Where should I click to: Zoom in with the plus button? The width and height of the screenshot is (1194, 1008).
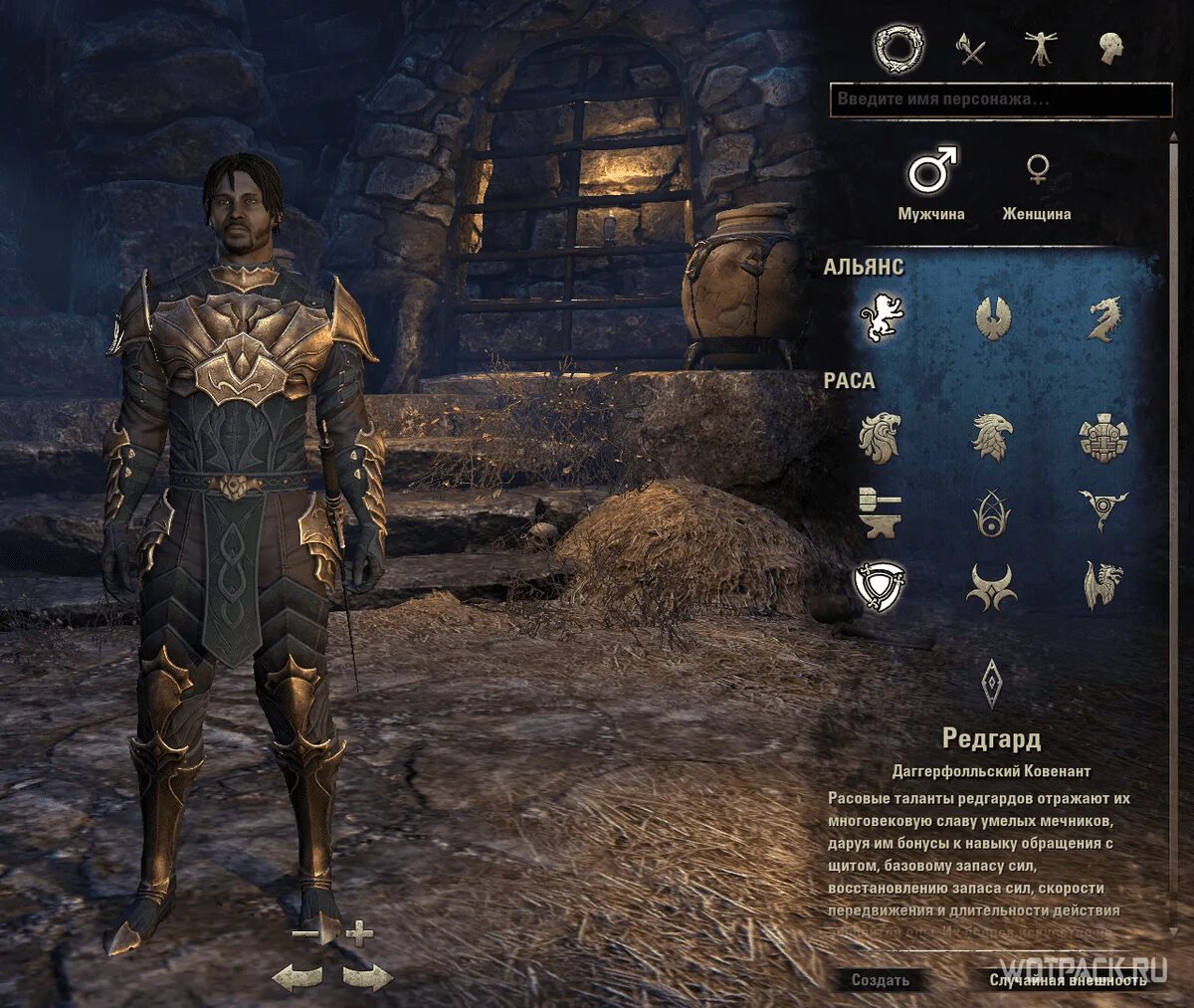(360, 933)
